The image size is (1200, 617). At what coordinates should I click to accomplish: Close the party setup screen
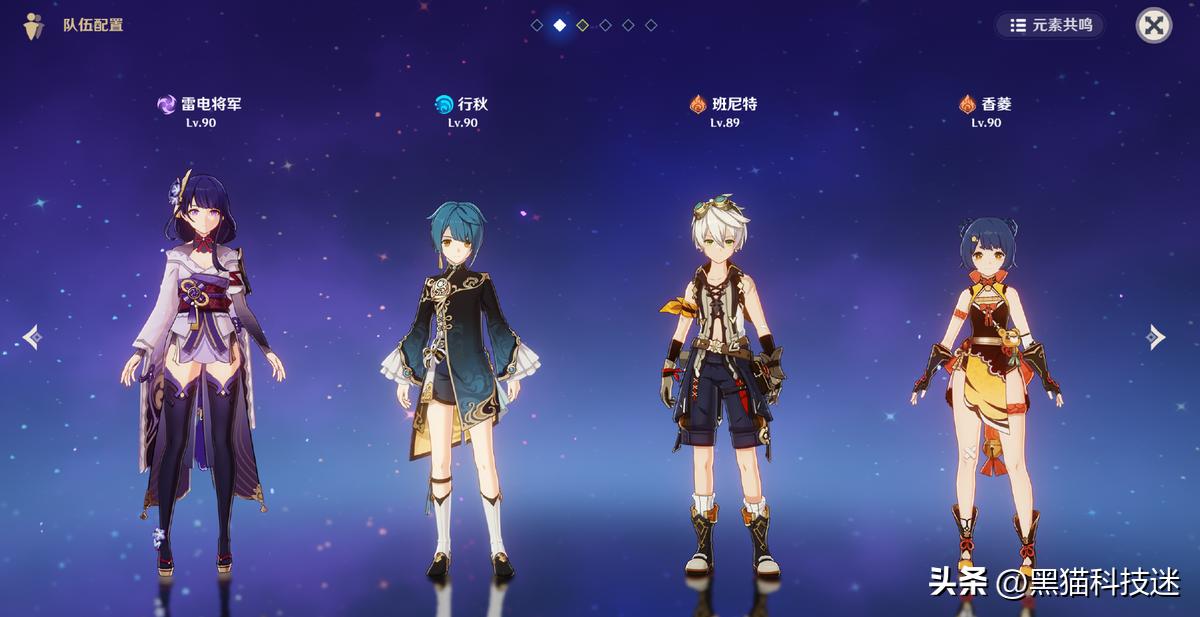(x=1154, y=25)
